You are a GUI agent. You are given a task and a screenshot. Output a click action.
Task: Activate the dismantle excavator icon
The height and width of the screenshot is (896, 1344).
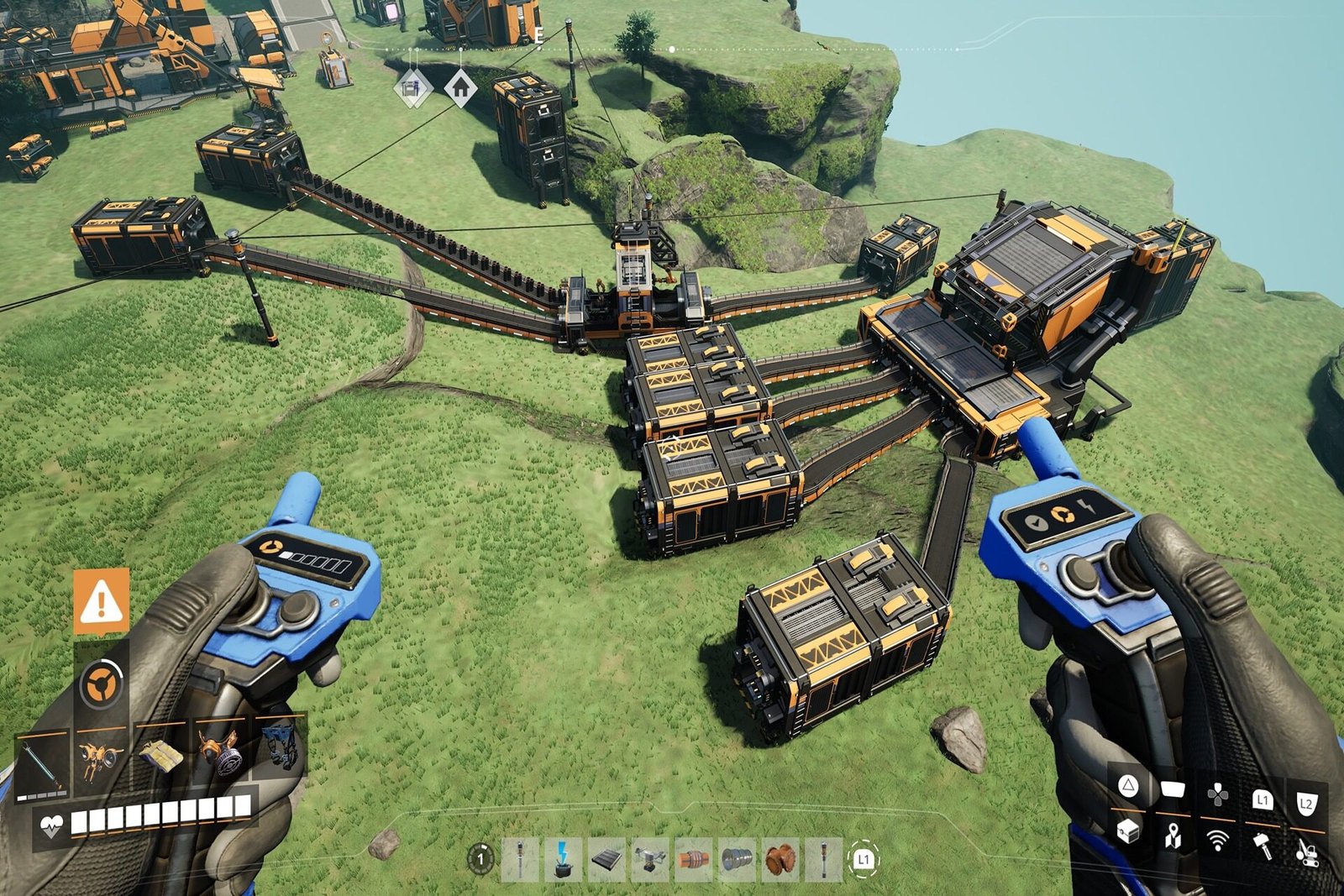click(1307, 851)
